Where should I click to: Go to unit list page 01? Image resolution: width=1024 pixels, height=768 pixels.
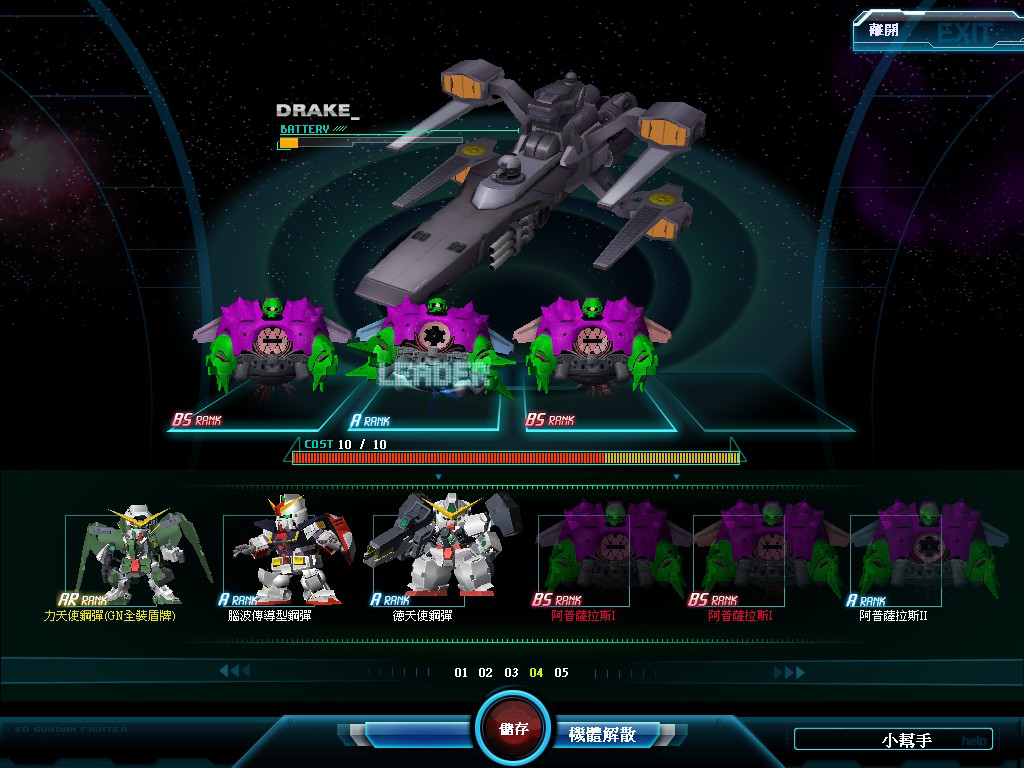[461, 673]
